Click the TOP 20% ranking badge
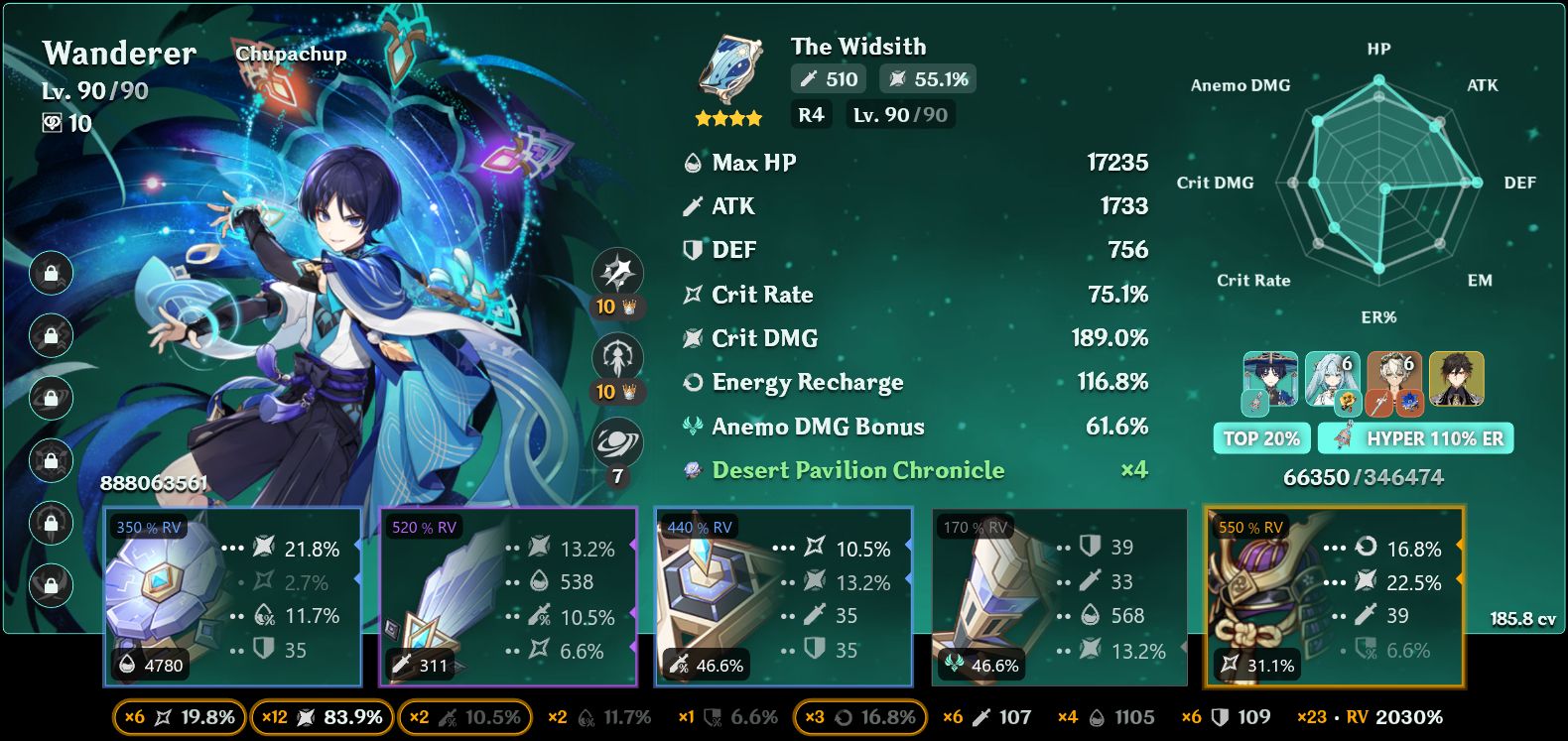This screenshot has height=741, width=1568. coord(1260,438)
